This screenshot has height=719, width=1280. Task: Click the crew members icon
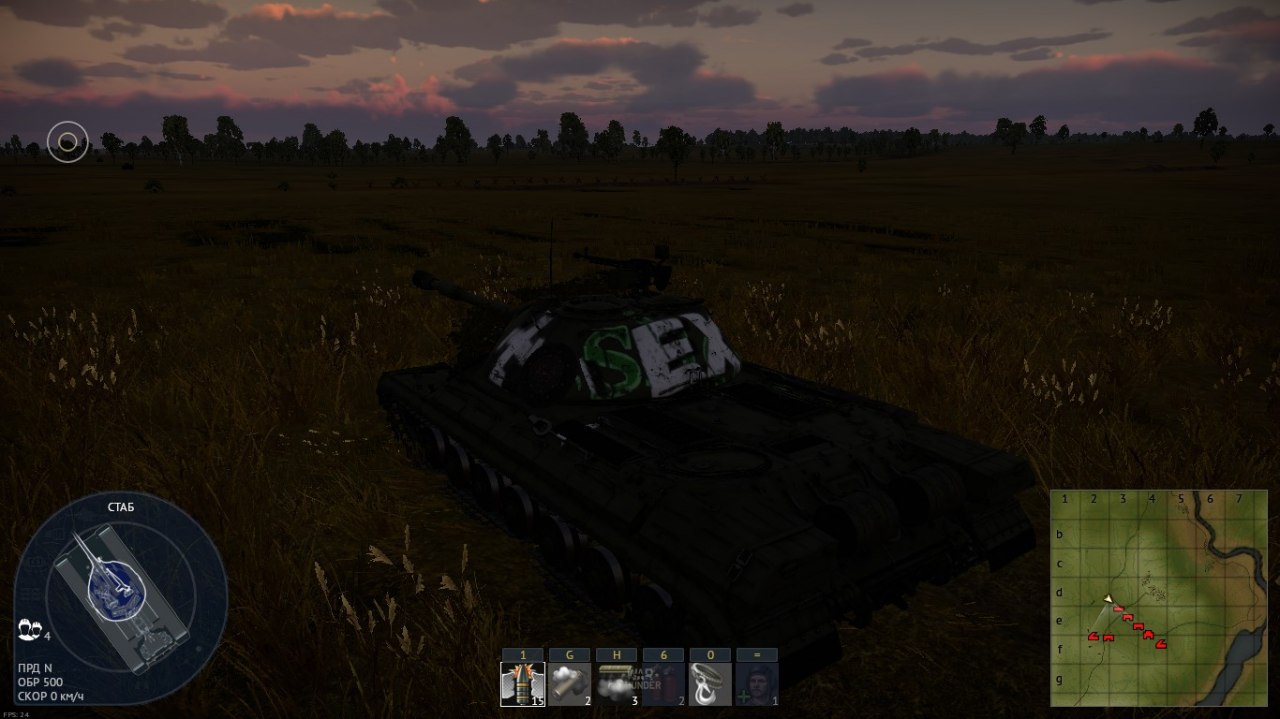28,630
